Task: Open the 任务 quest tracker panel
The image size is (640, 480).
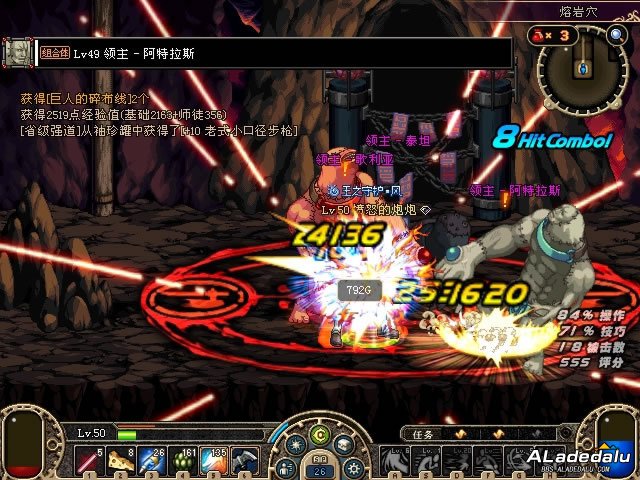Action: pos(422,433)
